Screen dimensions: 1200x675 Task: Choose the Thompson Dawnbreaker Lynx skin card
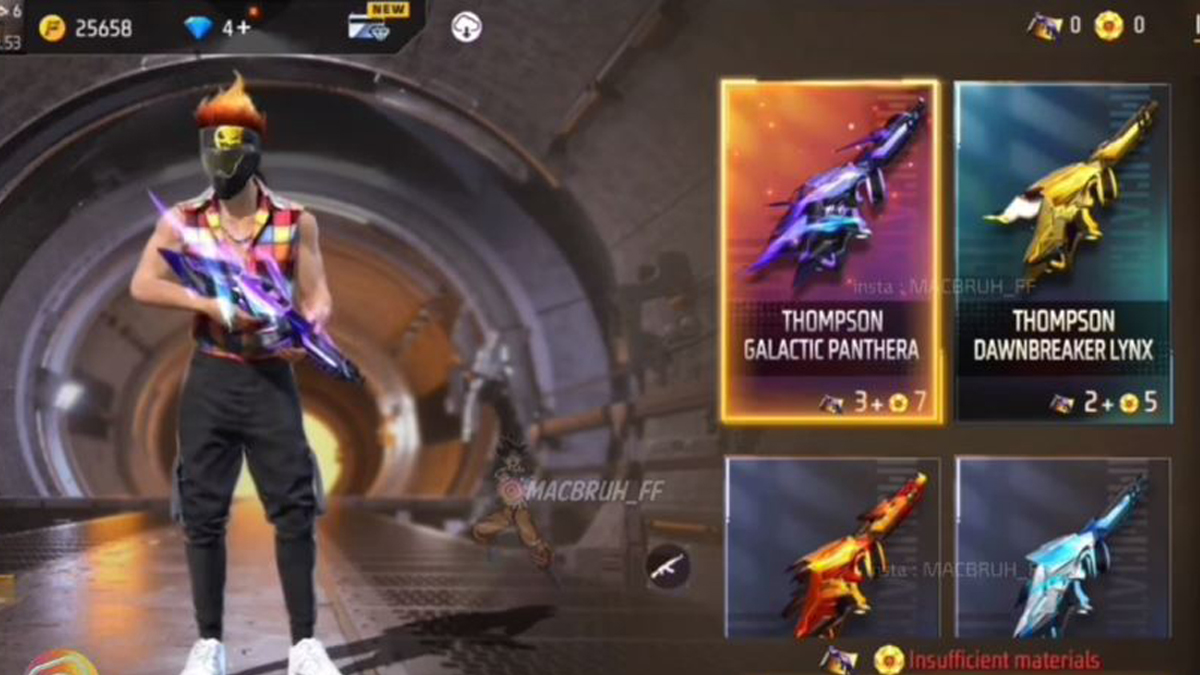click(1063, 250)
